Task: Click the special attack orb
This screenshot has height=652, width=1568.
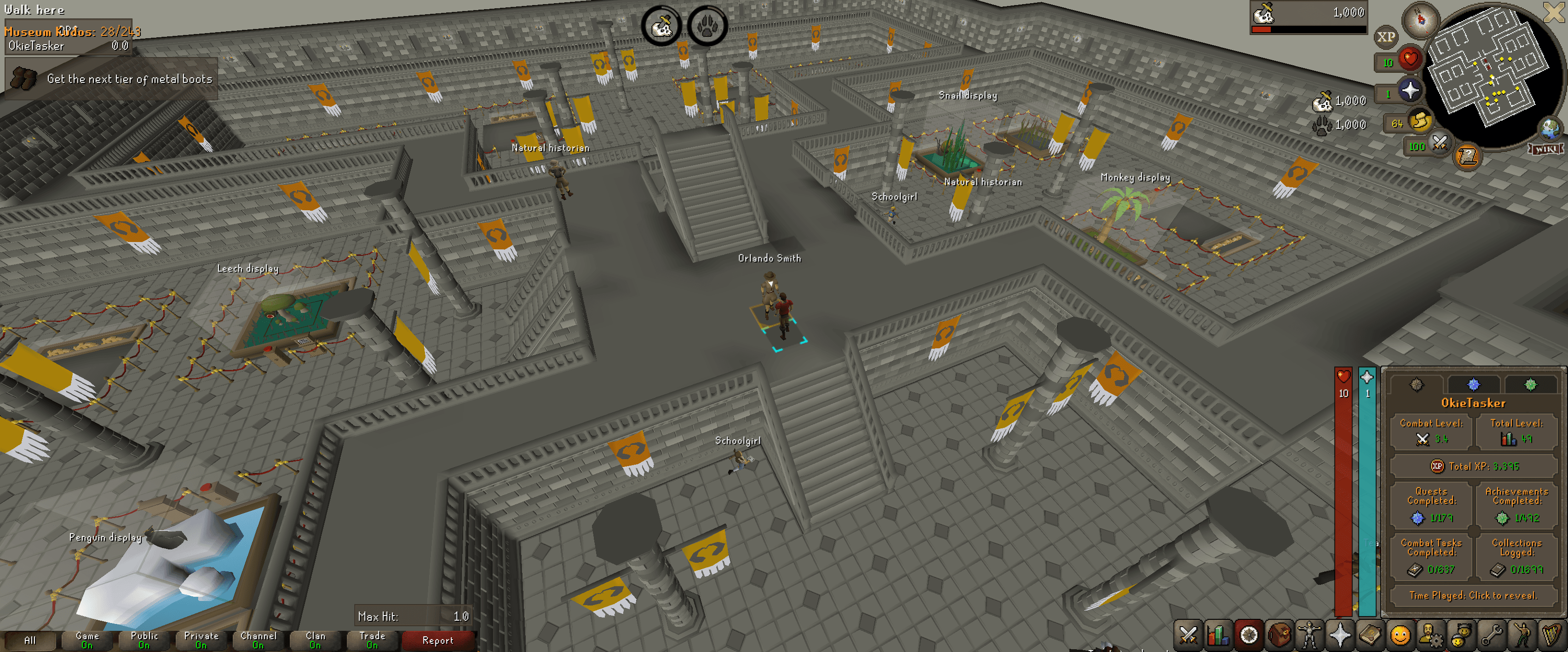Action: pyautogui.click(x=1440, y=144)
